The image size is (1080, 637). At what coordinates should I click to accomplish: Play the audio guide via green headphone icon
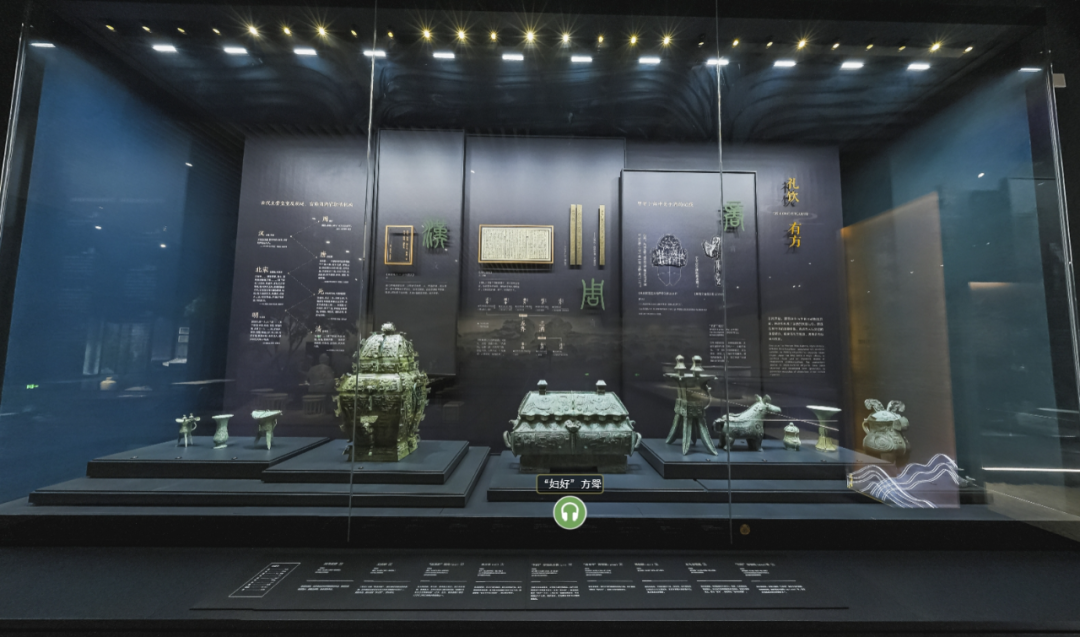click(570, 512)
